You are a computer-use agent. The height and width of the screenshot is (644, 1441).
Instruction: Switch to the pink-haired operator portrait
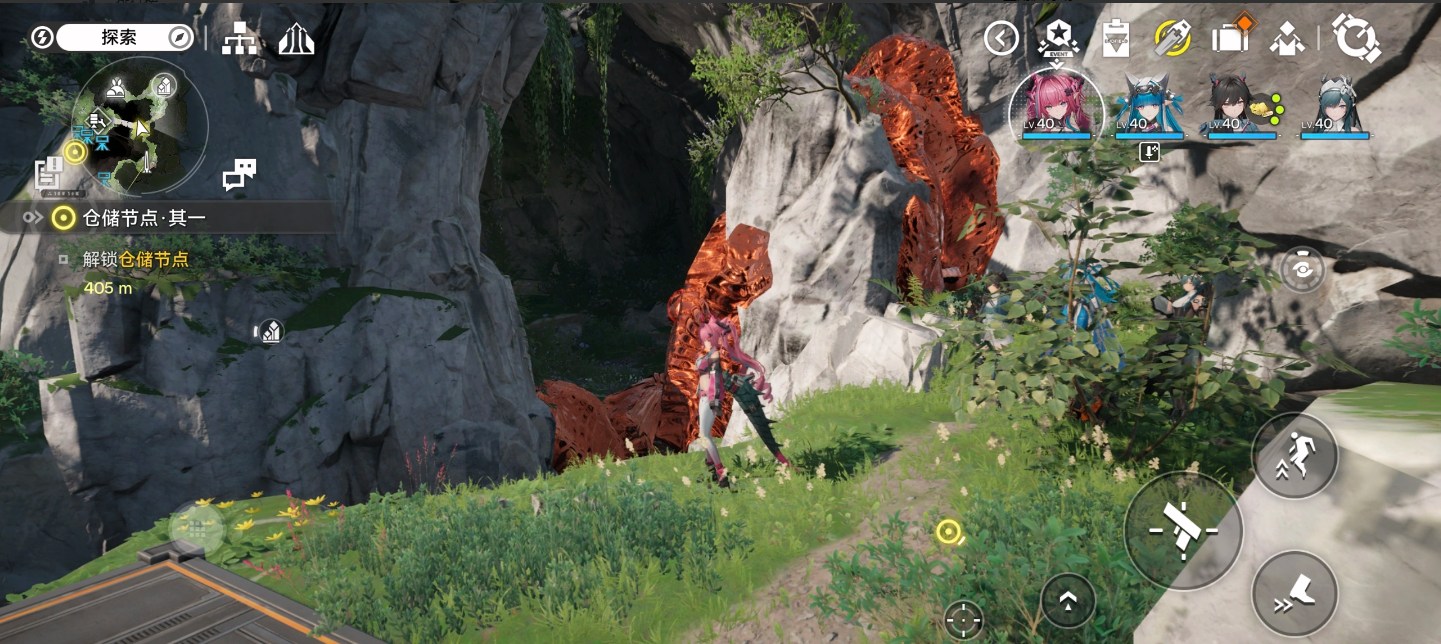pyautogui.click(x=1057, y=105)
